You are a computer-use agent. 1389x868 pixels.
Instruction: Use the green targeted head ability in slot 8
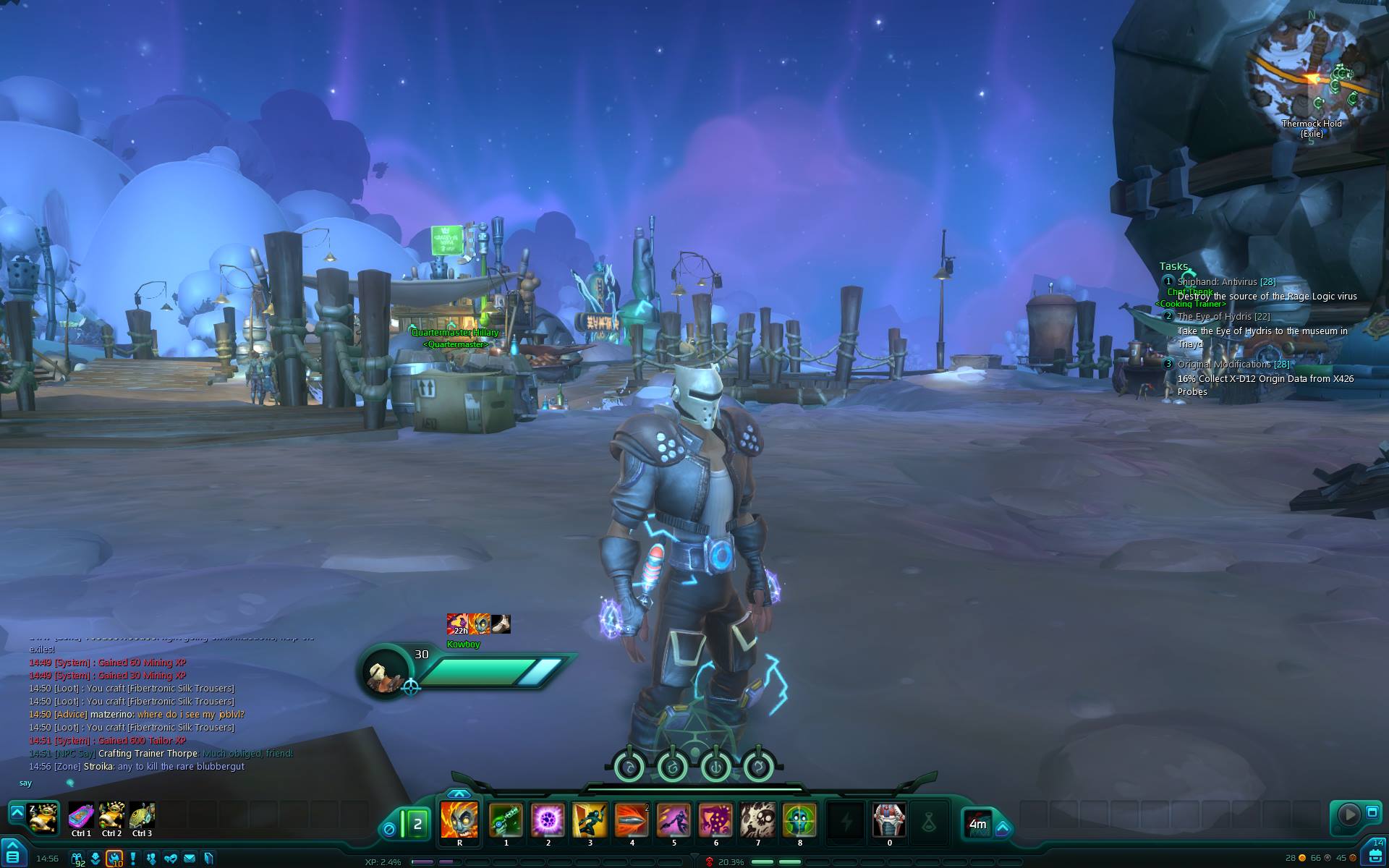[799, 820]
